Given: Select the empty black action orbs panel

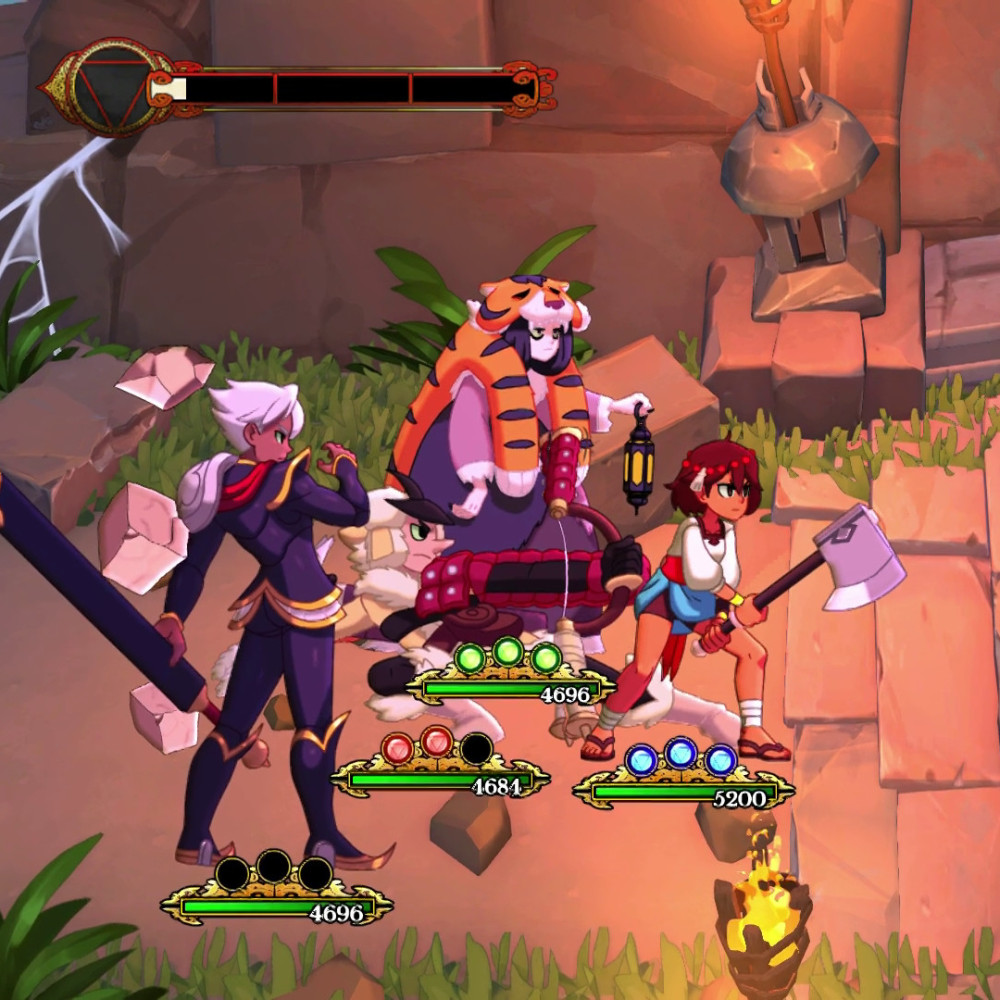Looking at the screenshot, I should pyautogui.click(x=274, y=873).
